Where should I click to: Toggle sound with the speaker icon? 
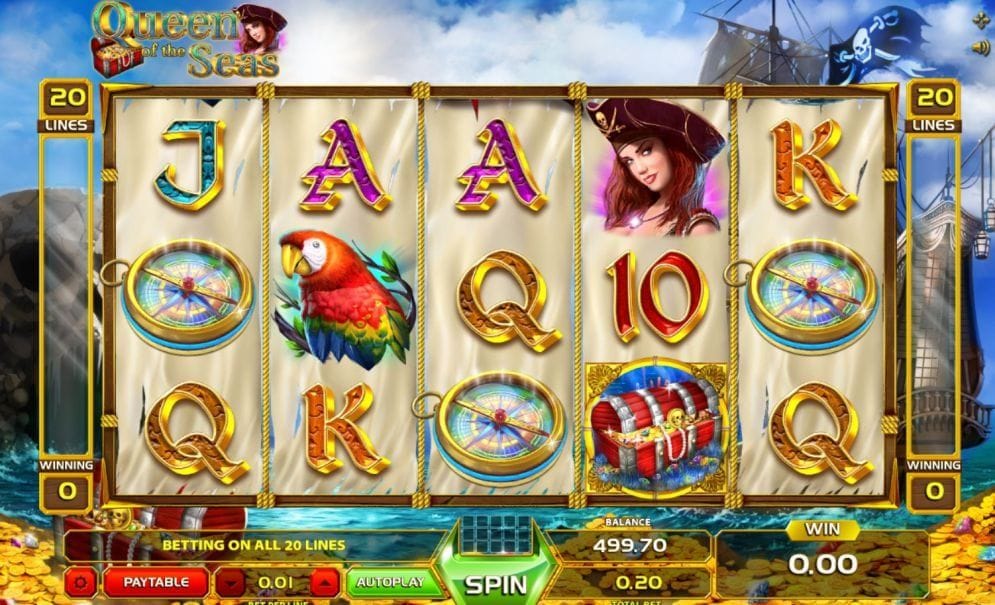(979, 47)
